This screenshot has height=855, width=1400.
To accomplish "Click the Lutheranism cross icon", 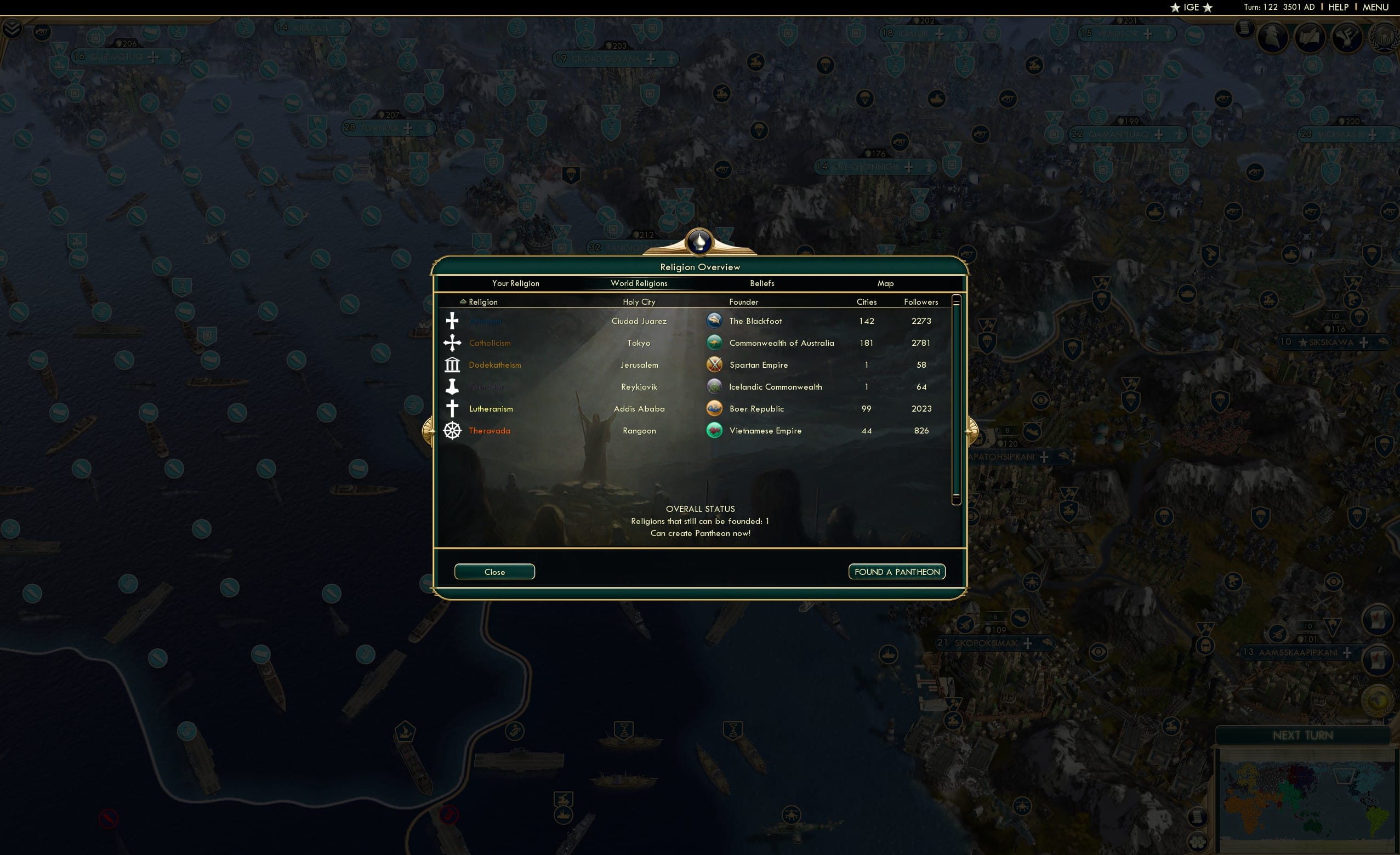I will pos(452,408).
